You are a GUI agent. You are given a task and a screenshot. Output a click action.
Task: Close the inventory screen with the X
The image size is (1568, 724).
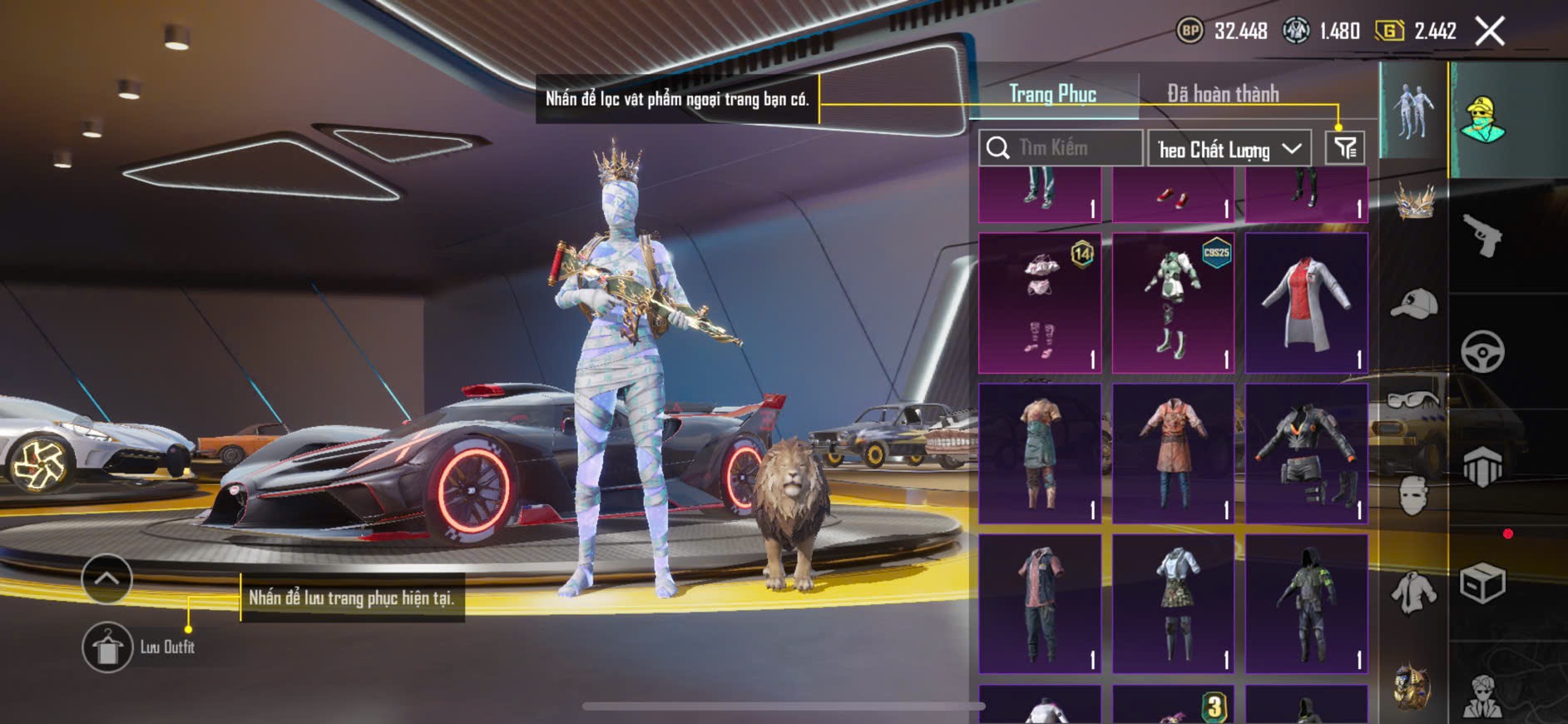[x=1490, y=32]
